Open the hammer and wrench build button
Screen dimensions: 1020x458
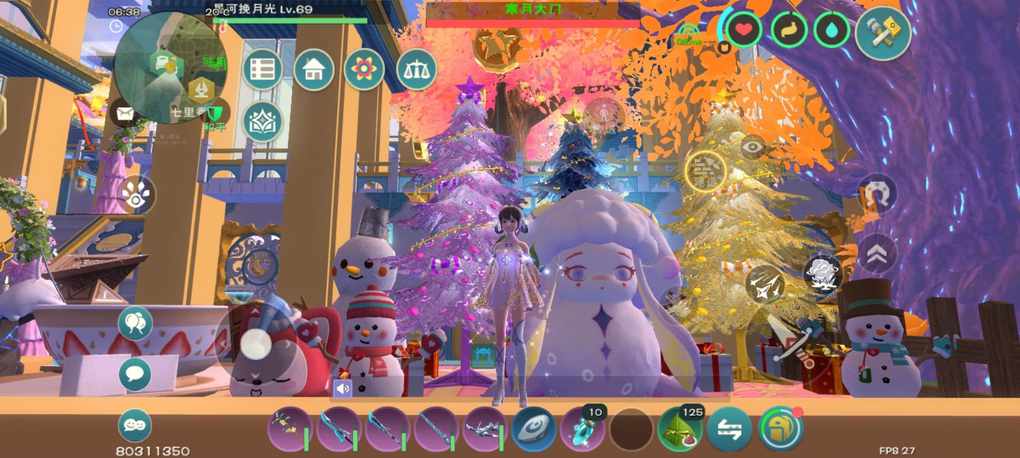click(x=883, y=33)
